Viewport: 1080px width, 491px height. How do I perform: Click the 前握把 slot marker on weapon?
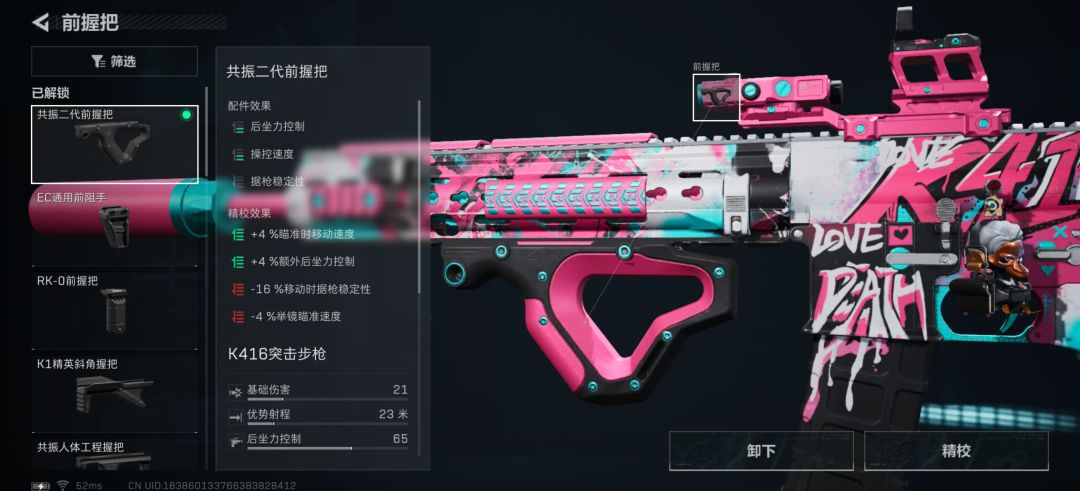point(716,97)
